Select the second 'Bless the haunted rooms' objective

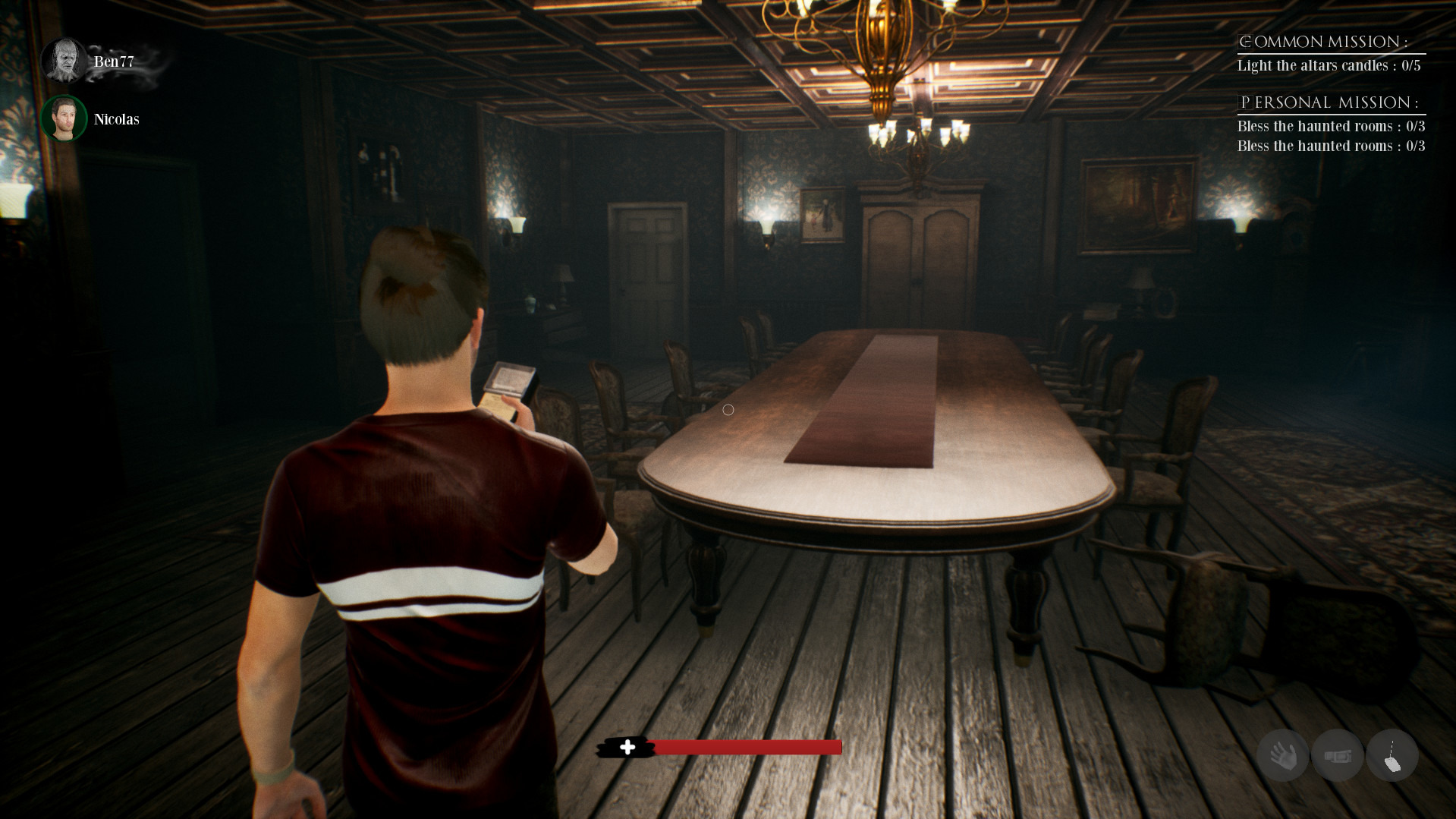(x=1332, y=145)
